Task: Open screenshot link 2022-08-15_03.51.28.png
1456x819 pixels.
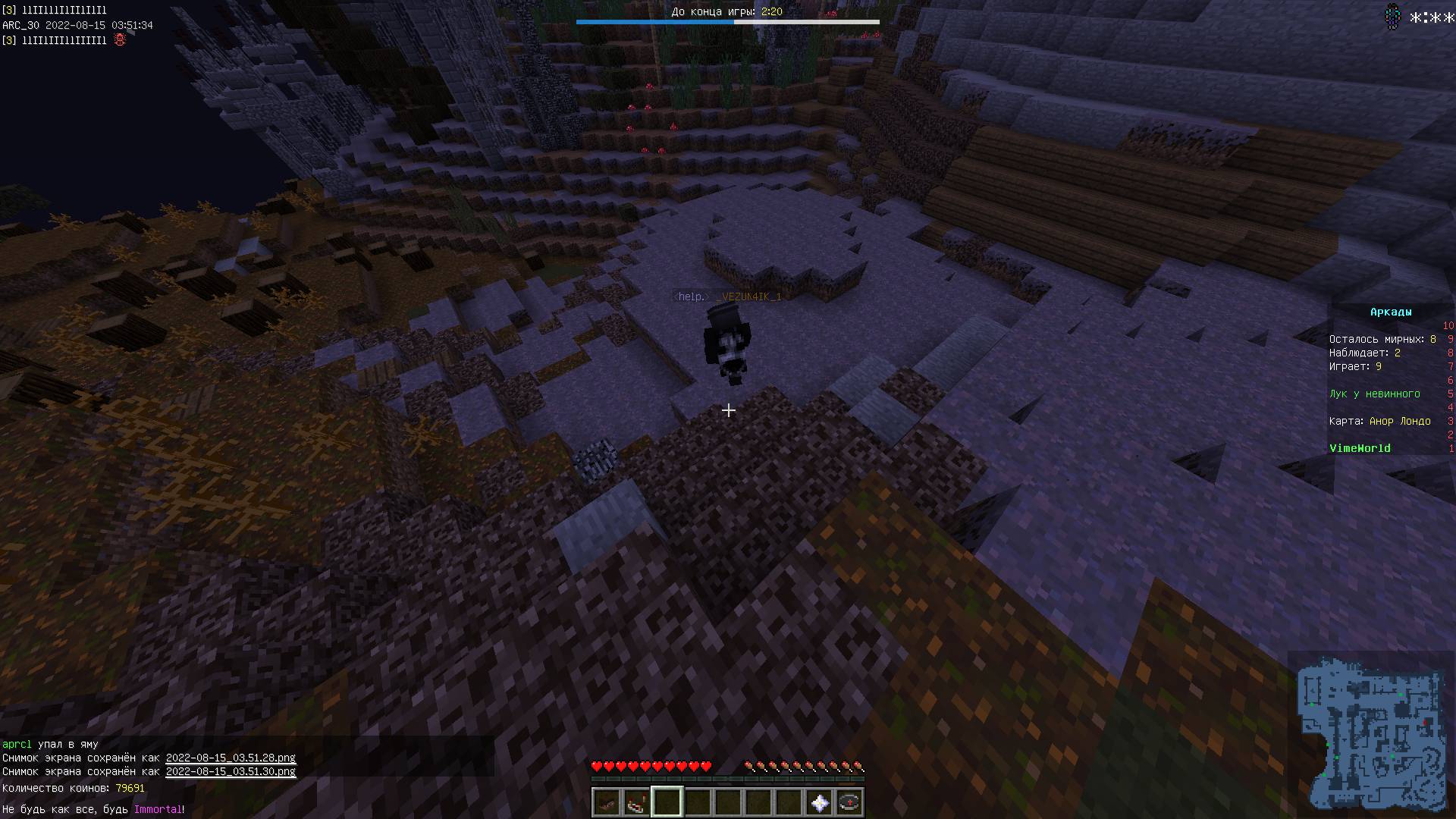Action: pyautogui.click(x=231, y=758)
